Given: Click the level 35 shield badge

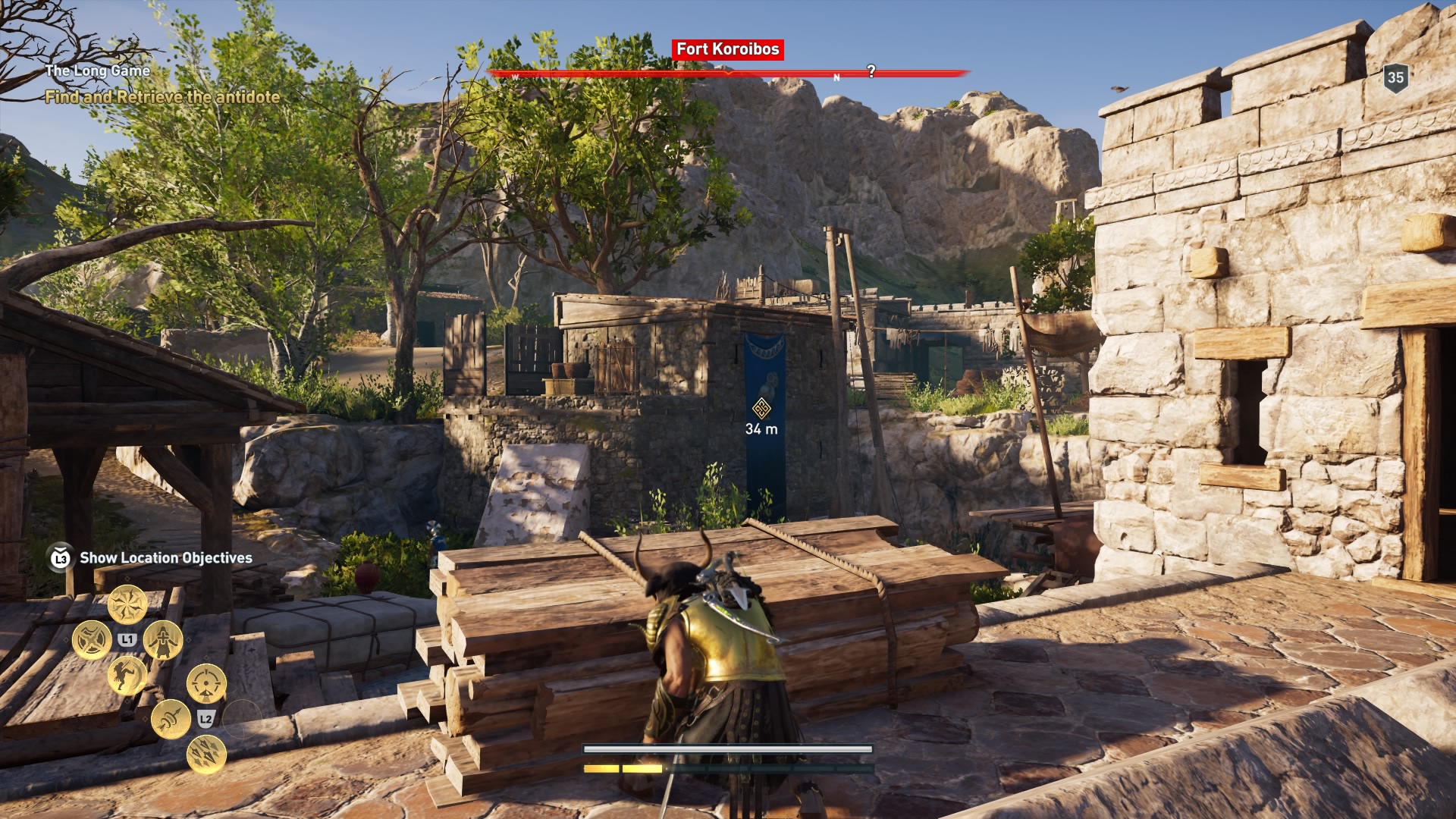Looking at the screenshot, I should [1395, 77].
